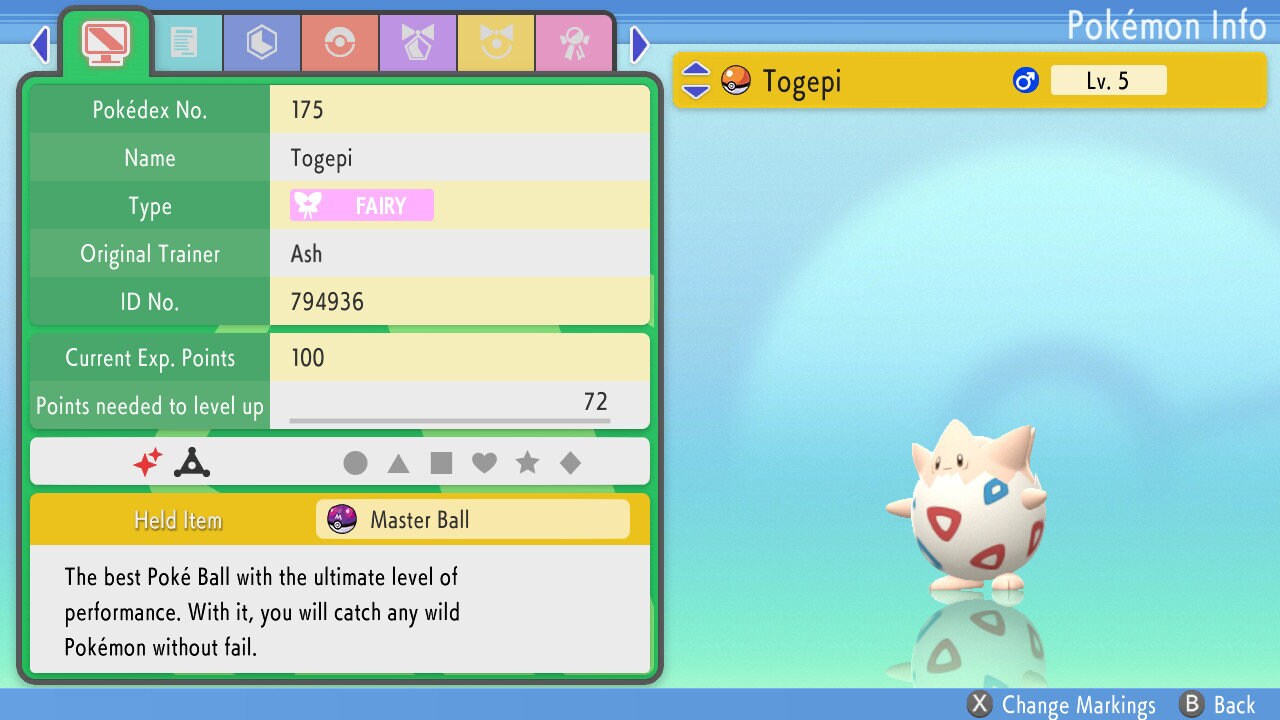Open the hexagon stats panel icon

[261, 42]
